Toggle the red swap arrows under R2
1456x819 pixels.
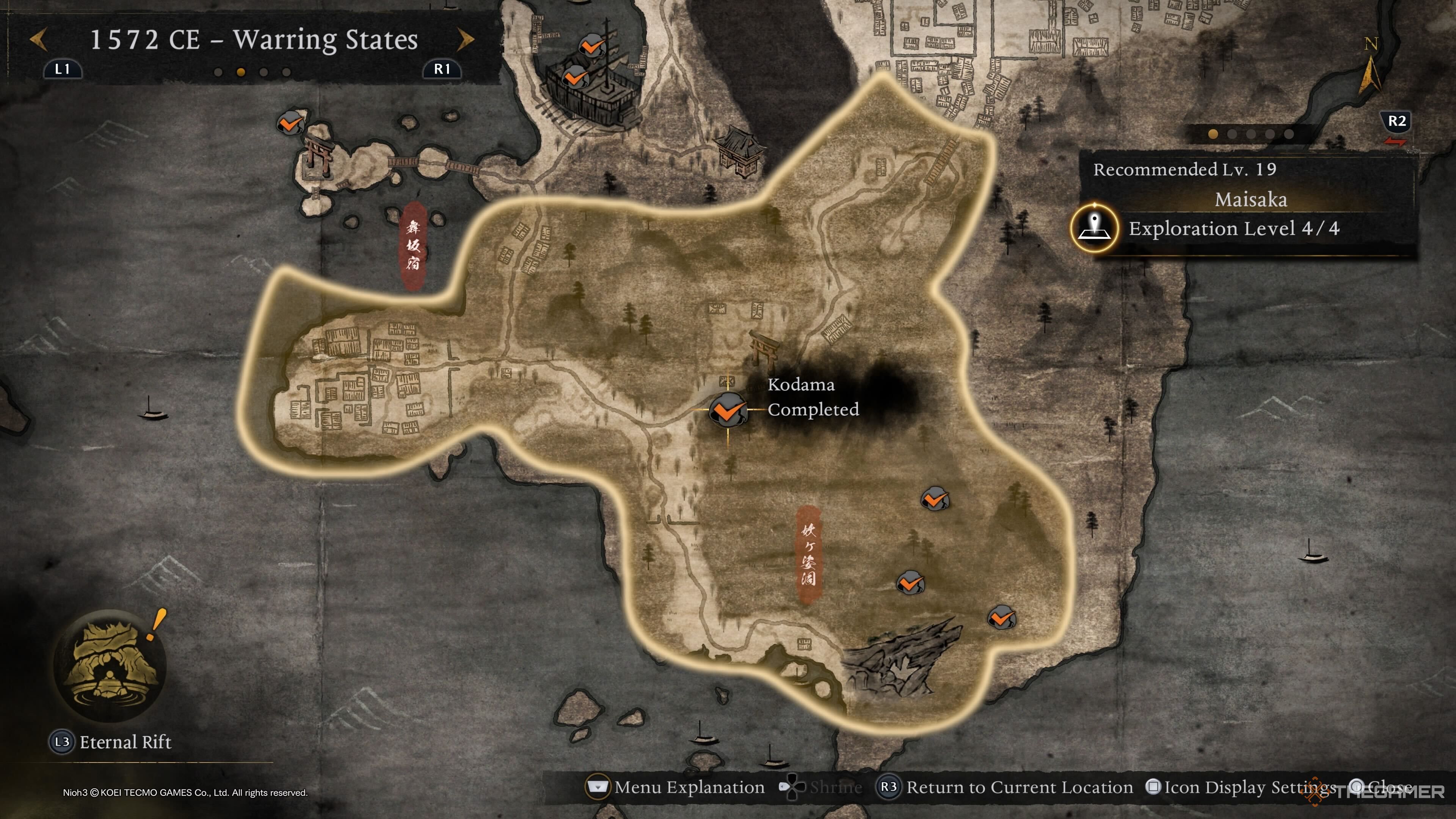[x=1395, y=142]
